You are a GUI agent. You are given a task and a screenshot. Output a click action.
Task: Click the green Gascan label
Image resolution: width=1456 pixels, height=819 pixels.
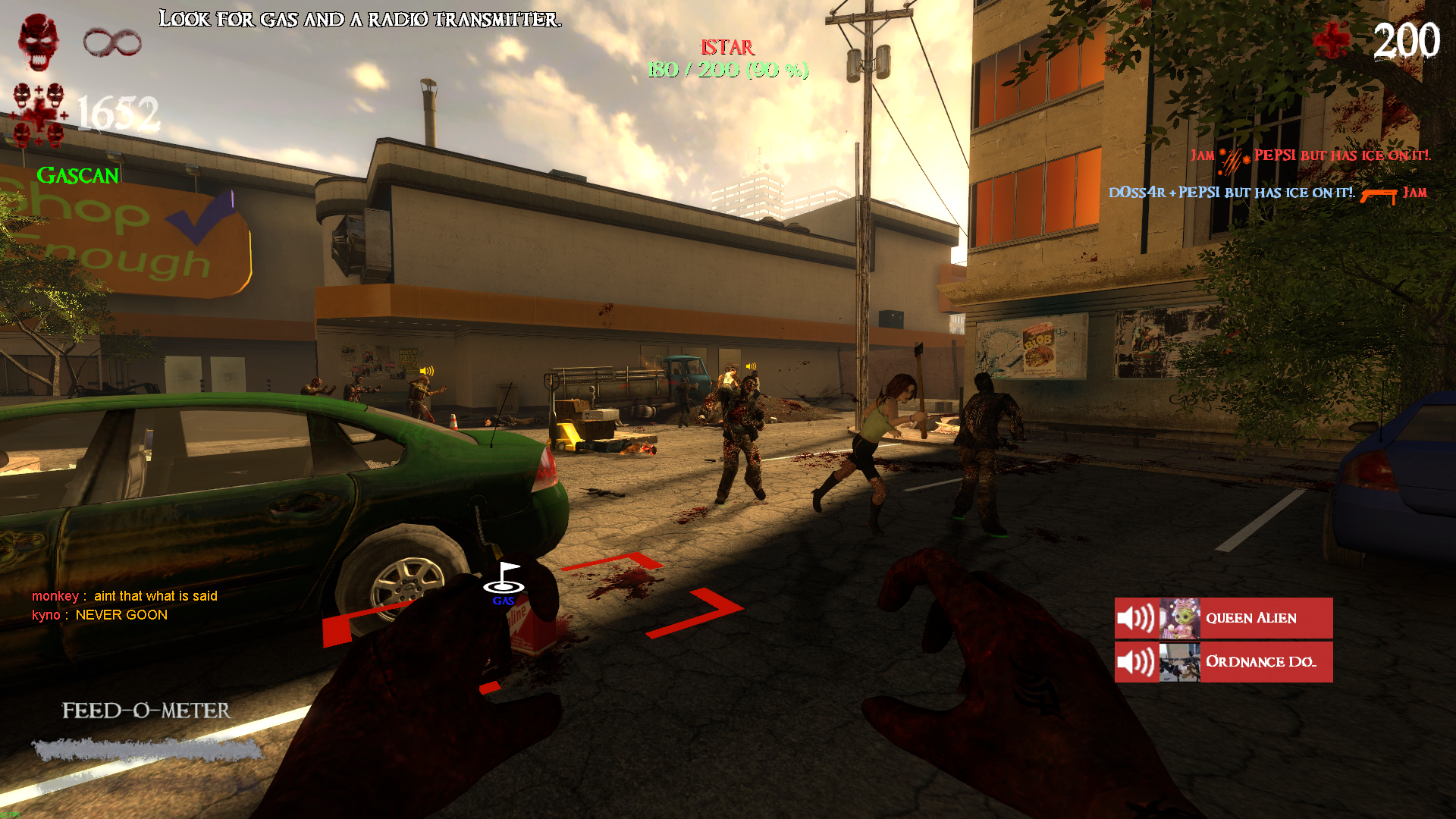[77, 176]
